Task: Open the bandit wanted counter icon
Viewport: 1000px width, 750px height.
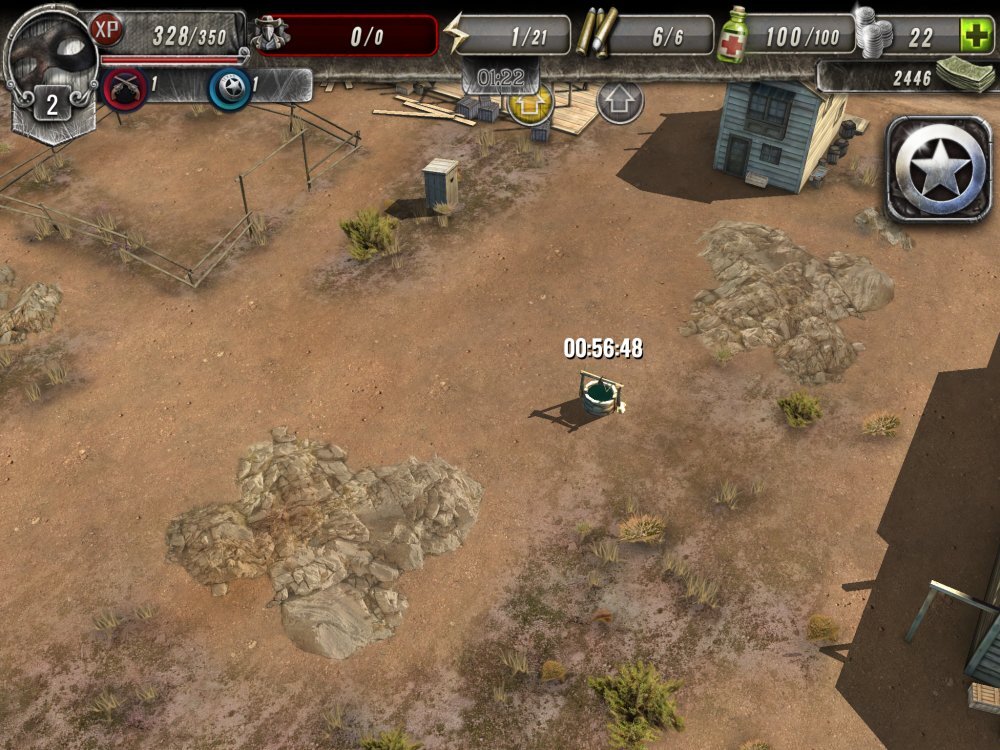Action: [270, 35]
